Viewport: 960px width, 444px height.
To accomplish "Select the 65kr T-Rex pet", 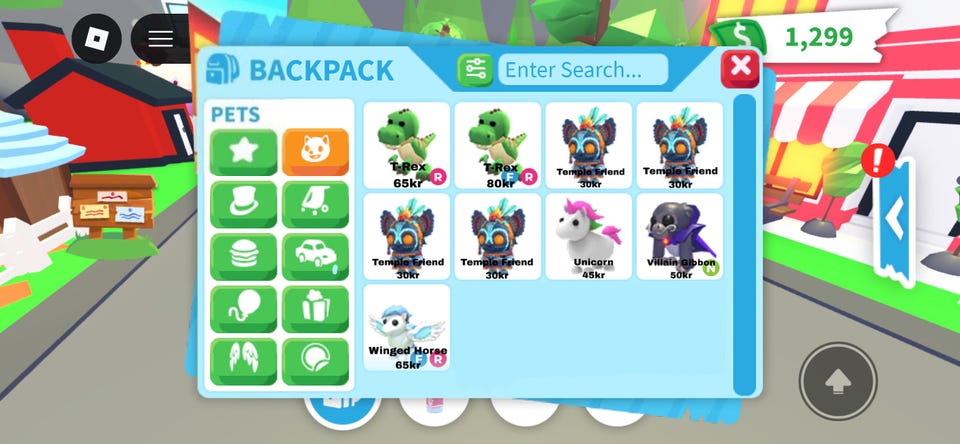I will coord(407,145).
